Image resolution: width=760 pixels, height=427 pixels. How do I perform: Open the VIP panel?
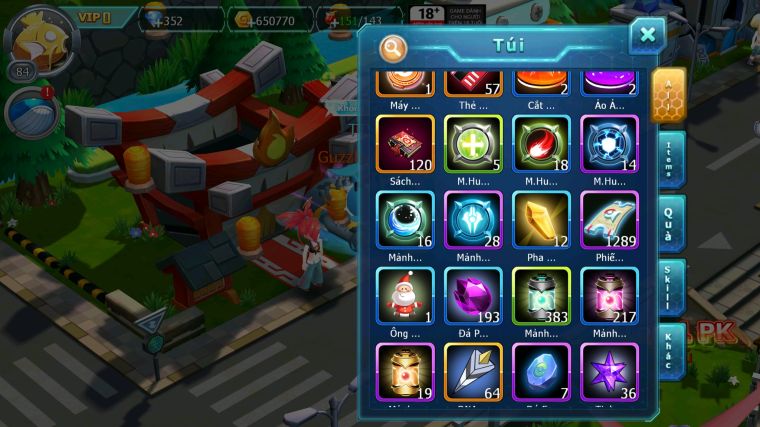click(x=102, y=18)
